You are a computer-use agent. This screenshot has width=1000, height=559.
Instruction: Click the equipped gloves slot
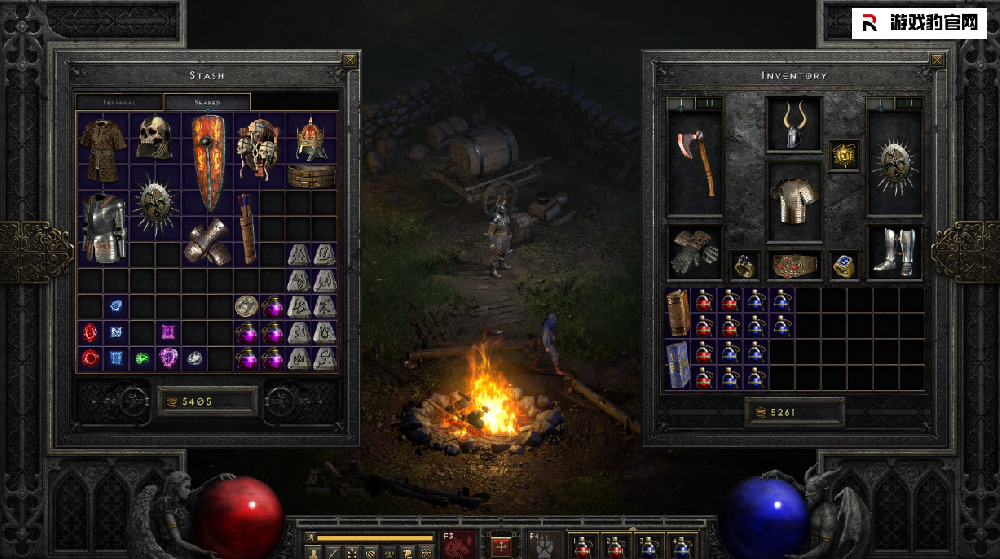(694, 251)
